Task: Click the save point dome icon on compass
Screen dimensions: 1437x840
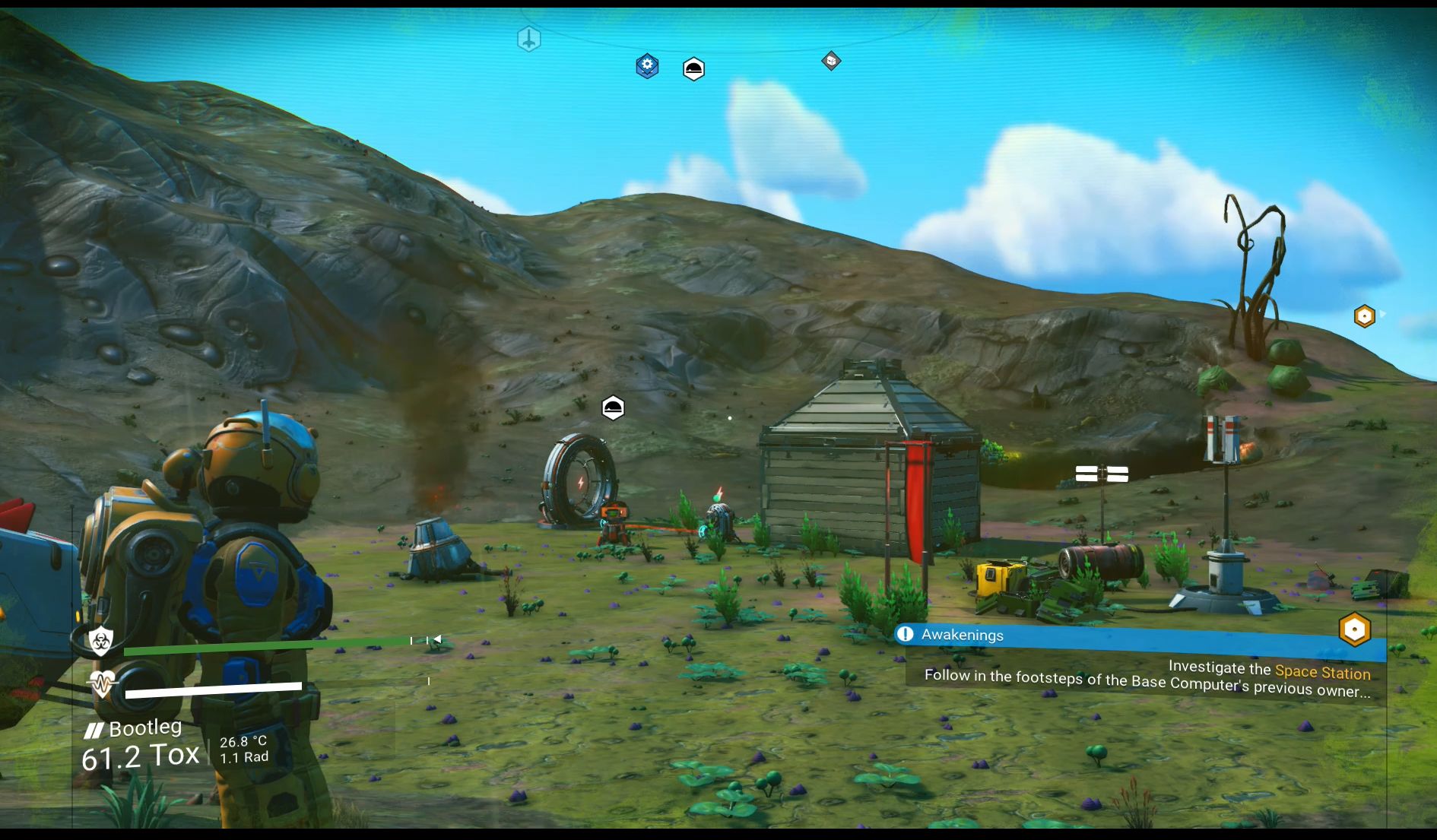Action: [x=694, y=70]
